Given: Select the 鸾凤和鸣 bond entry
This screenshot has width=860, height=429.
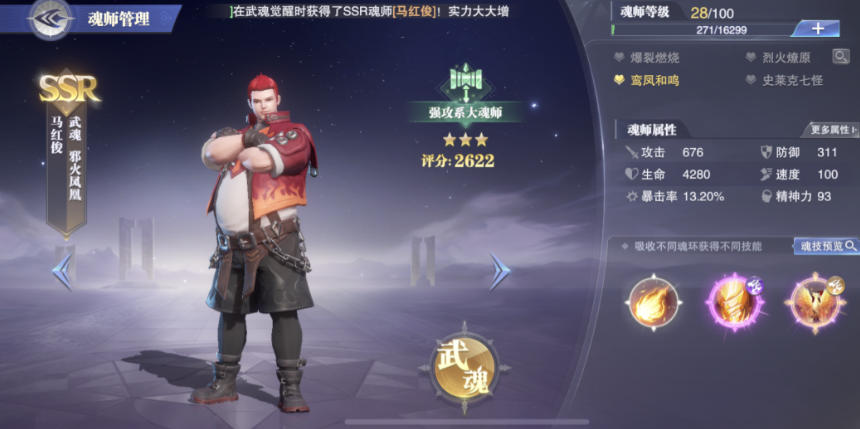Looking at the screenshot, I should click(650, 79).
